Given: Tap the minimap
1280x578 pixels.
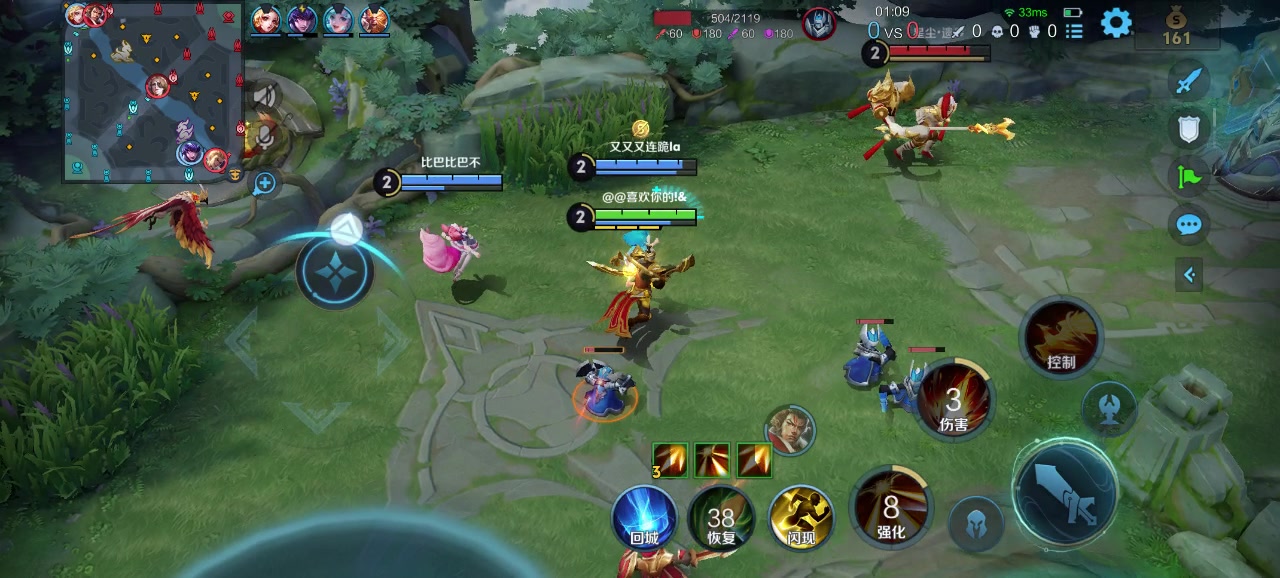Looking at the screenshot, I should coord(154,92).
